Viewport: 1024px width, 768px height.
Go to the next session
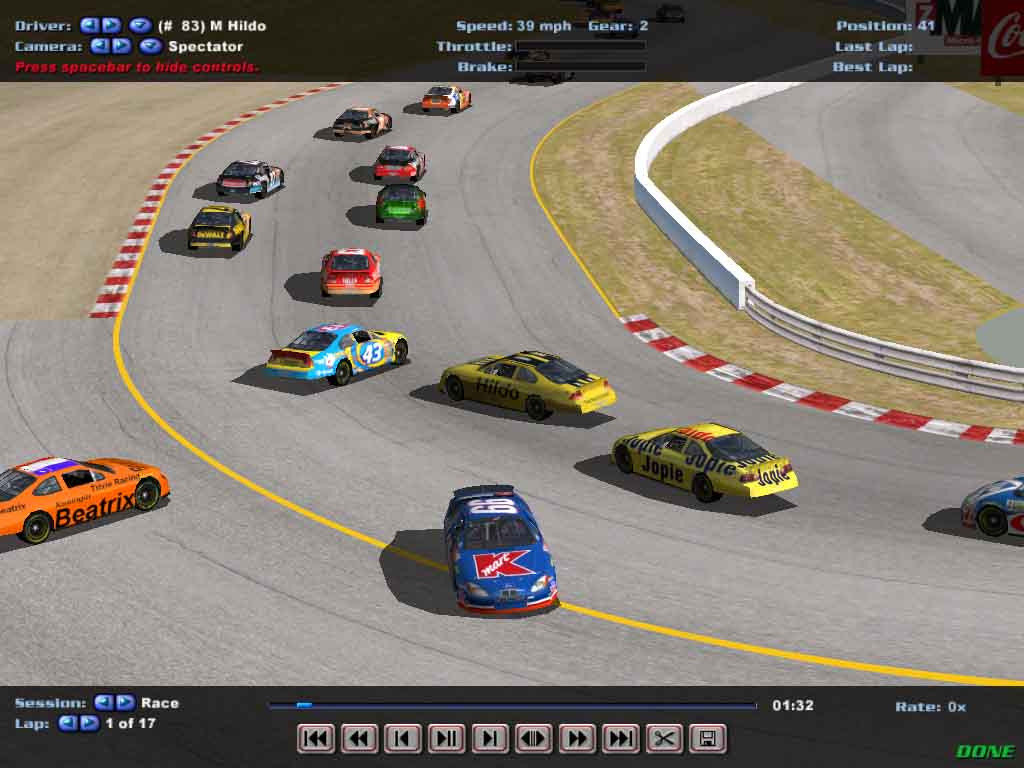tap(125, 703)
